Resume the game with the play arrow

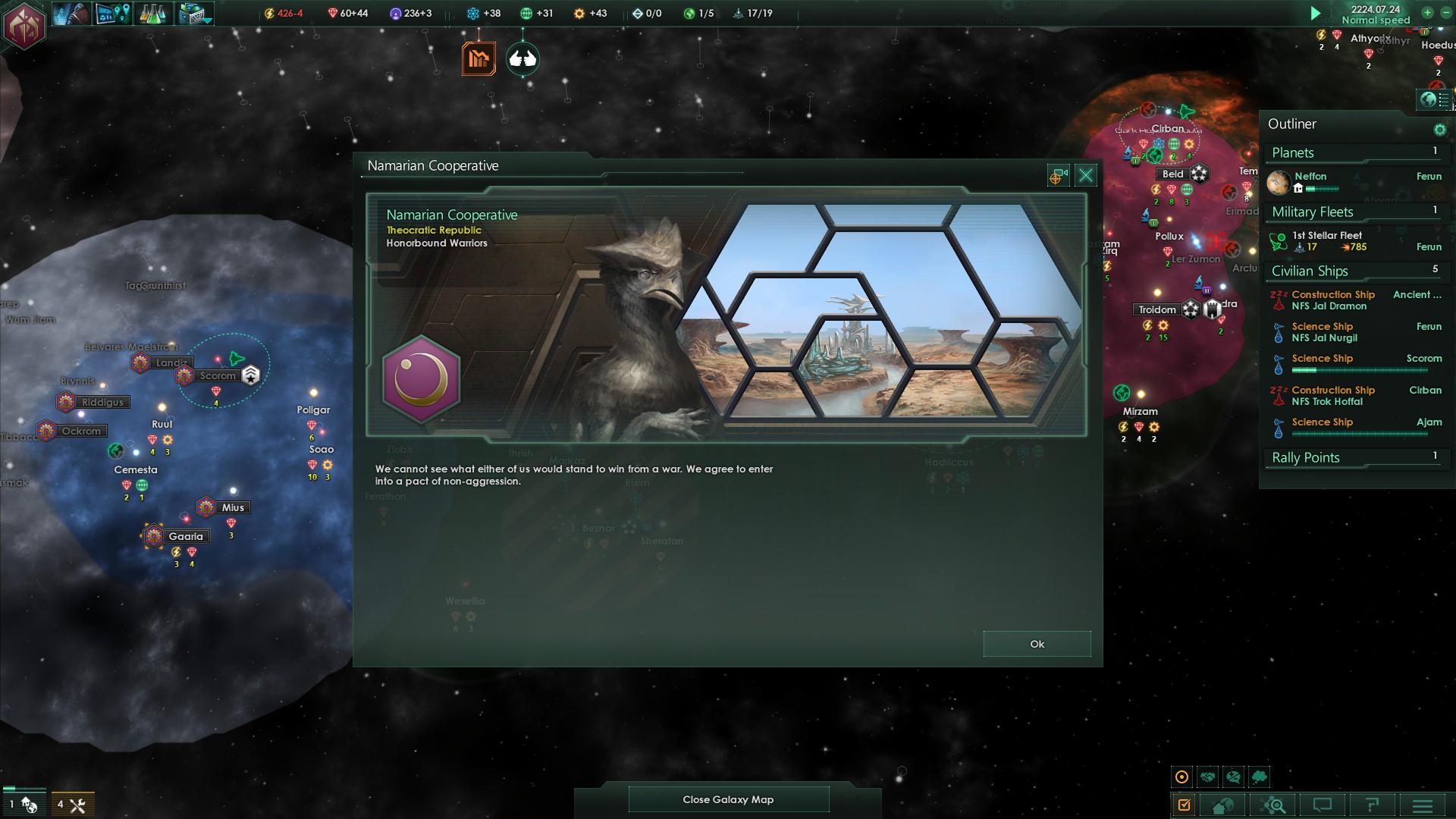click(x=1316, y=13)
